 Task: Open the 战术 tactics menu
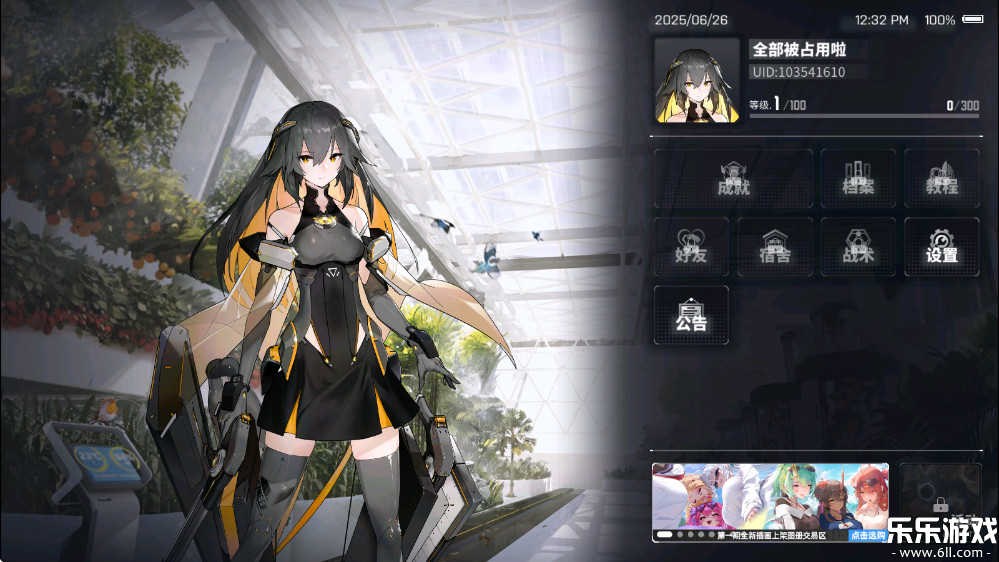click(858, 246)
